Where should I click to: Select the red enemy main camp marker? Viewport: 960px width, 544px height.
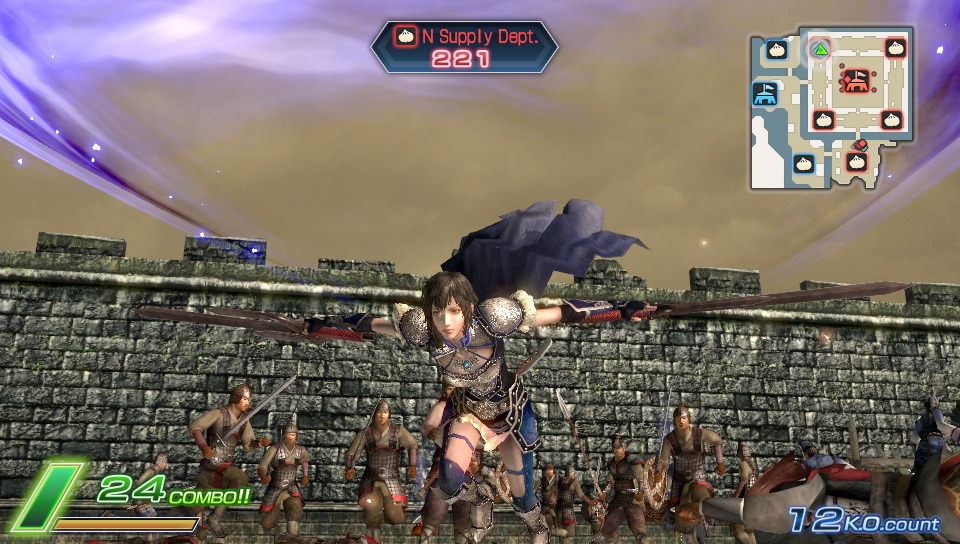pos(855,79)
